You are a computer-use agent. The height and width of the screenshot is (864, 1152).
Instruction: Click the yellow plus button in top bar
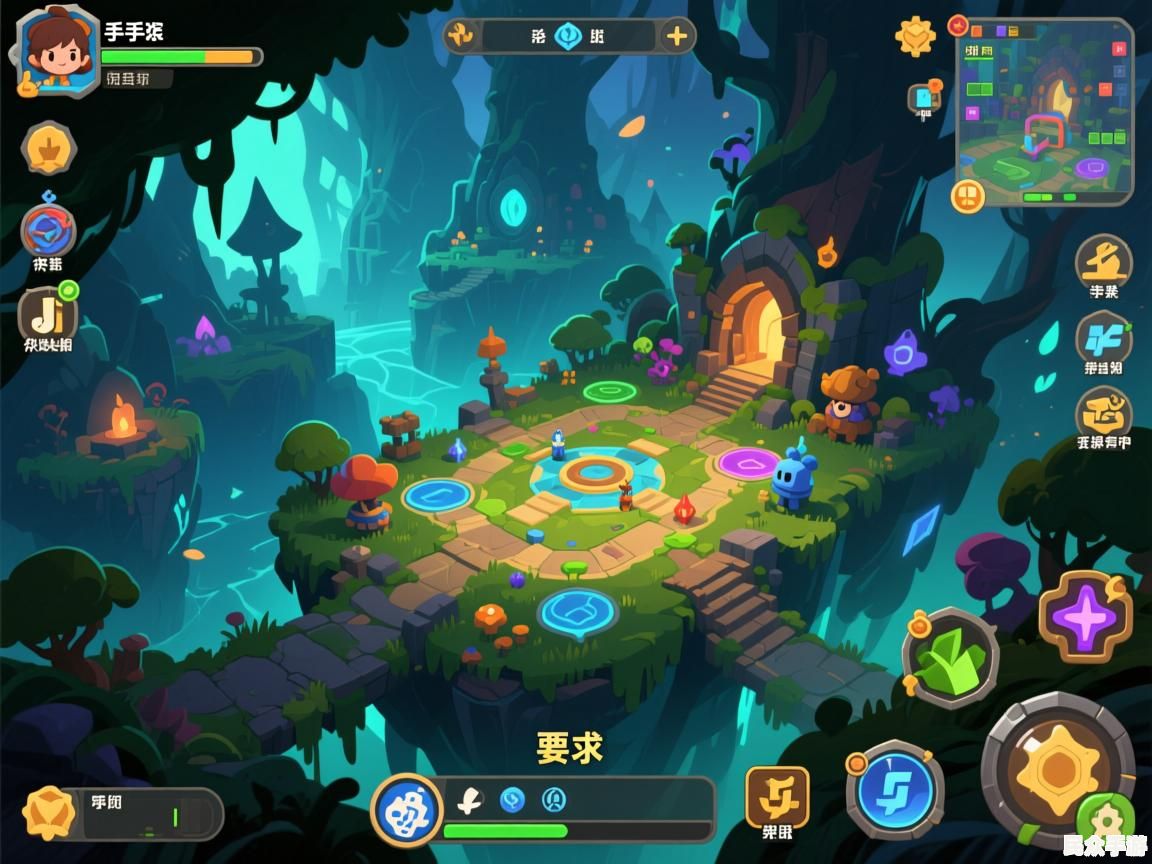click(x=677, y=37)
